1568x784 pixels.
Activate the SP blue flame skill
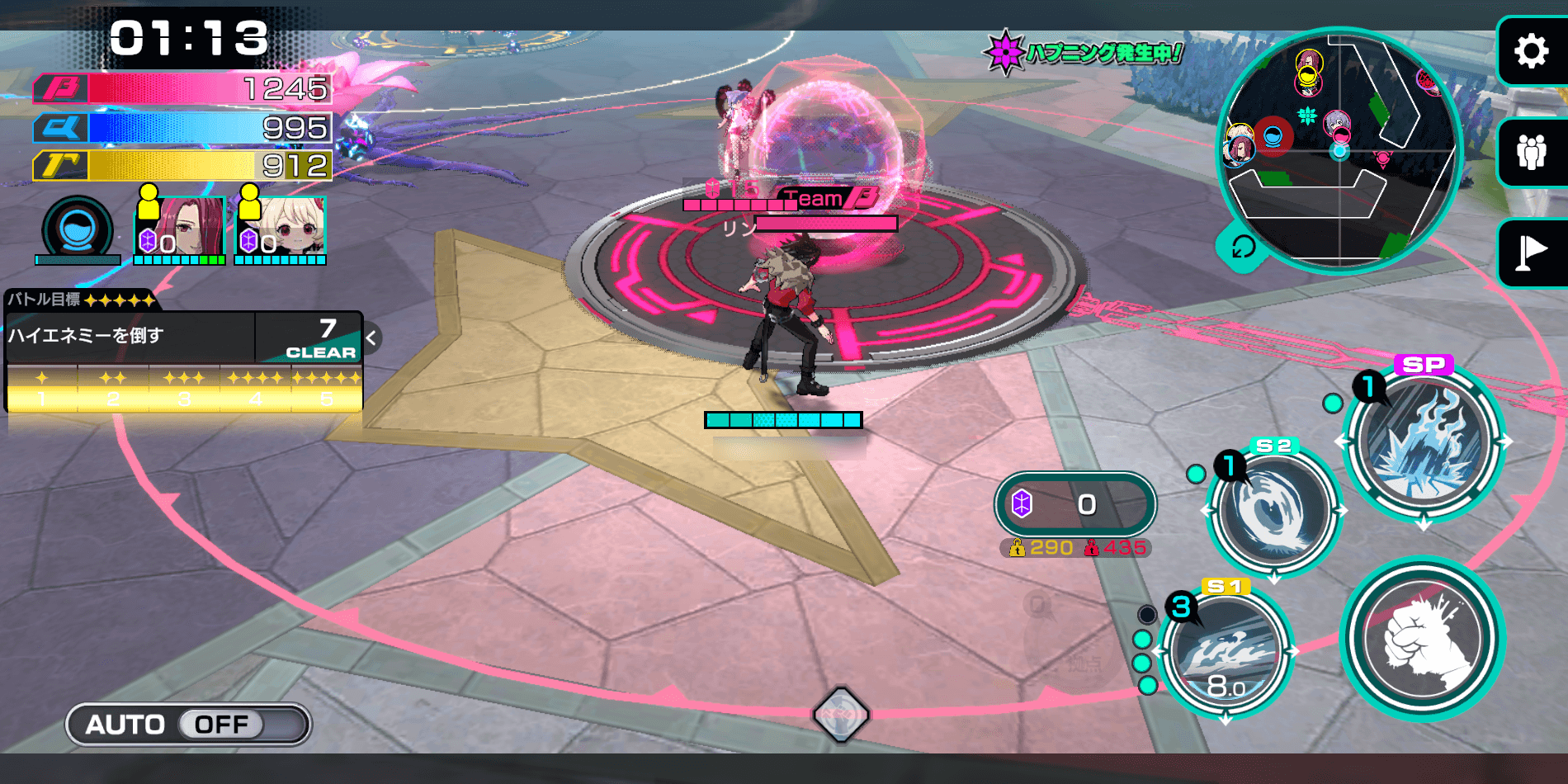pos(1424,444)
